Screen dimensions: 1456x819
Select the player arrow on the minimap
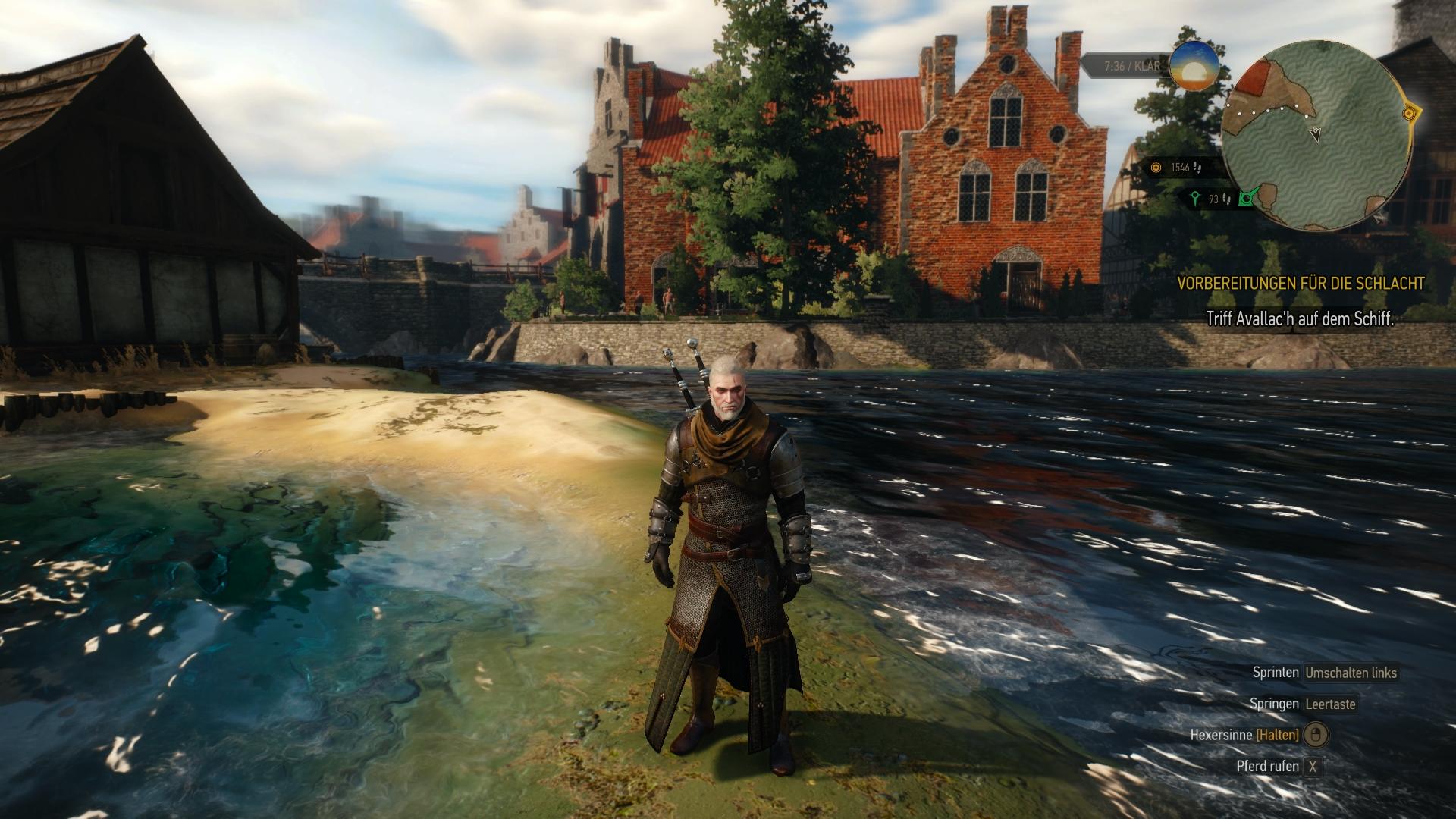(1316, 134)
